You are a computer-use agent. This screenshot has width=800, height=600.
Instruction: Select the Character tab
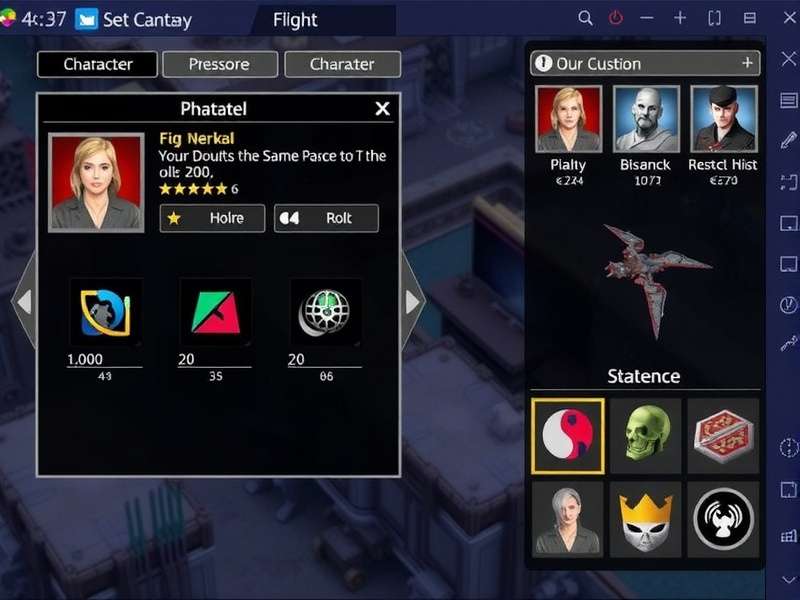coord(98,64)
